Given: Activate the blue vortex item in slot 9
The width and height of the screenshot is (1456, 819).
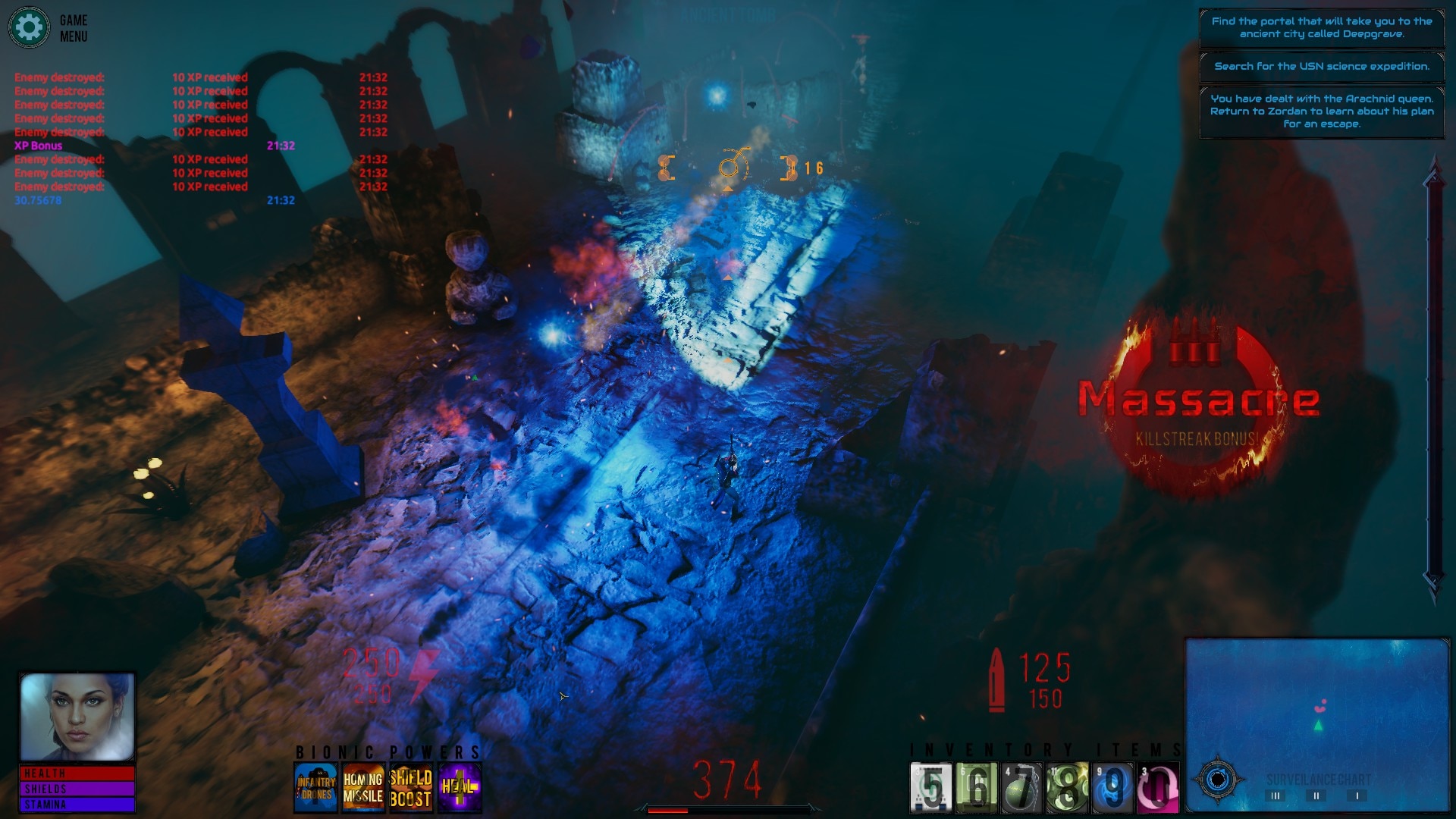Looking at the screenshot, I should tap(1112, 788).
